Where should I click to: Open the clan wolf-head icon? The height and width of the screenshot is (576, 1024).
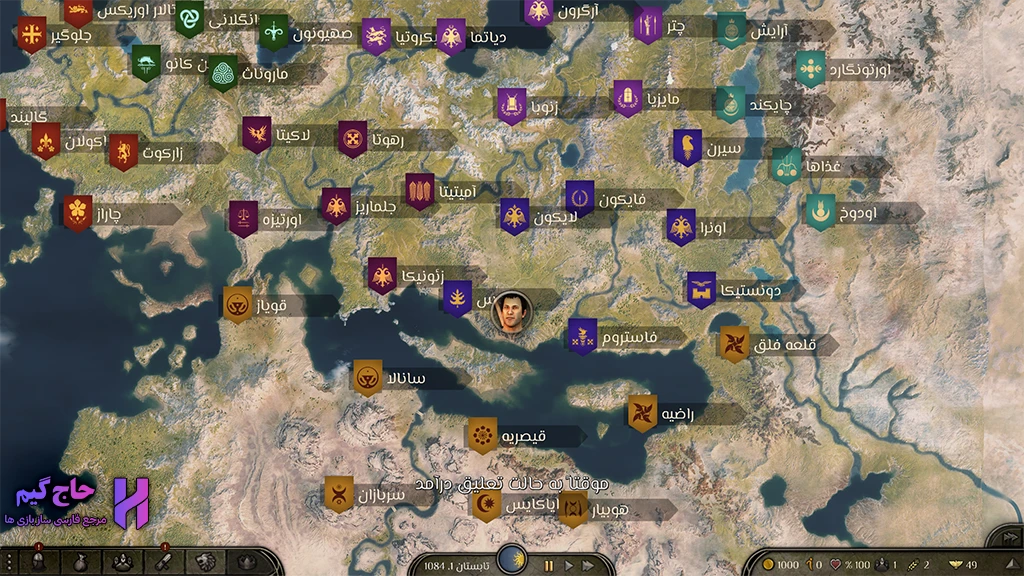205,562
